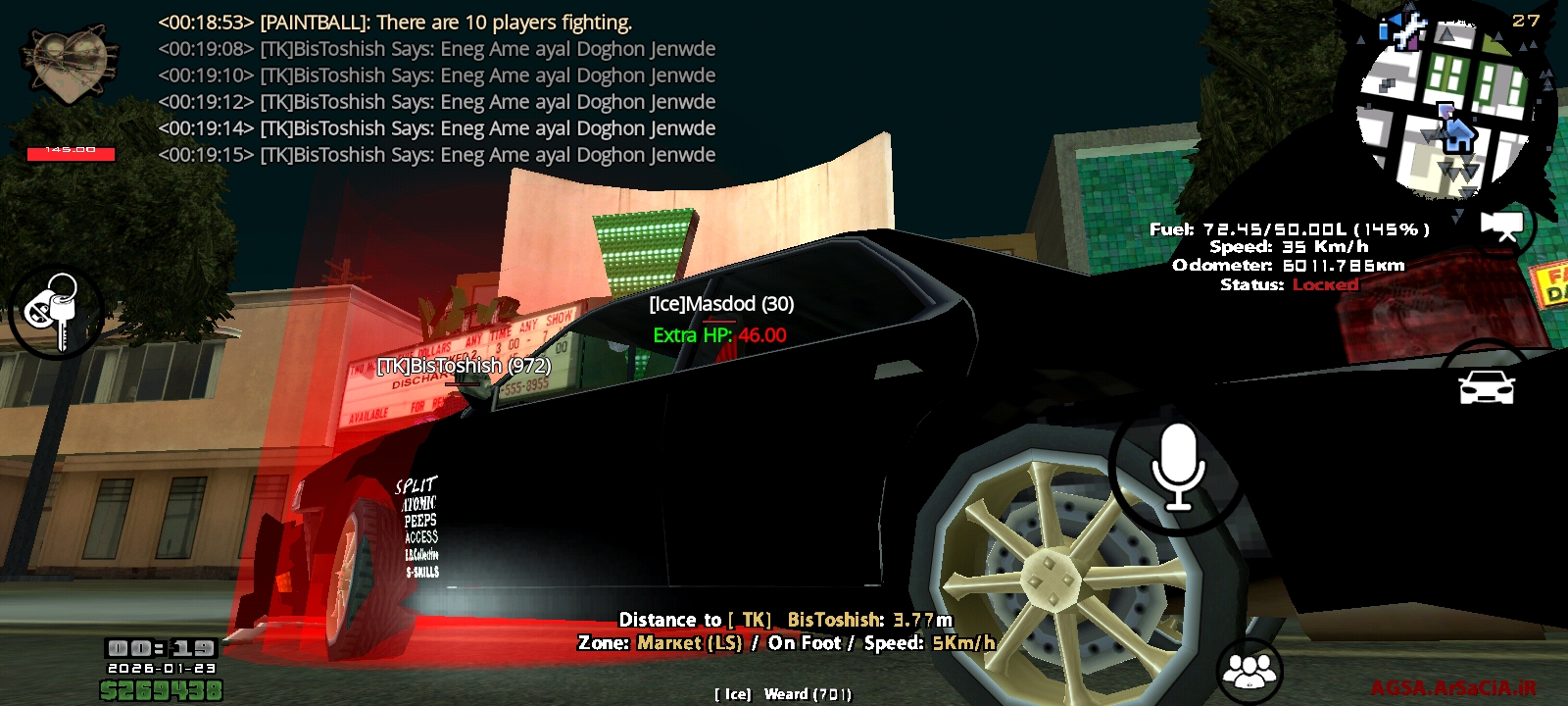Select the [Ice]Masdod player nametag

(x=720, y=304)
